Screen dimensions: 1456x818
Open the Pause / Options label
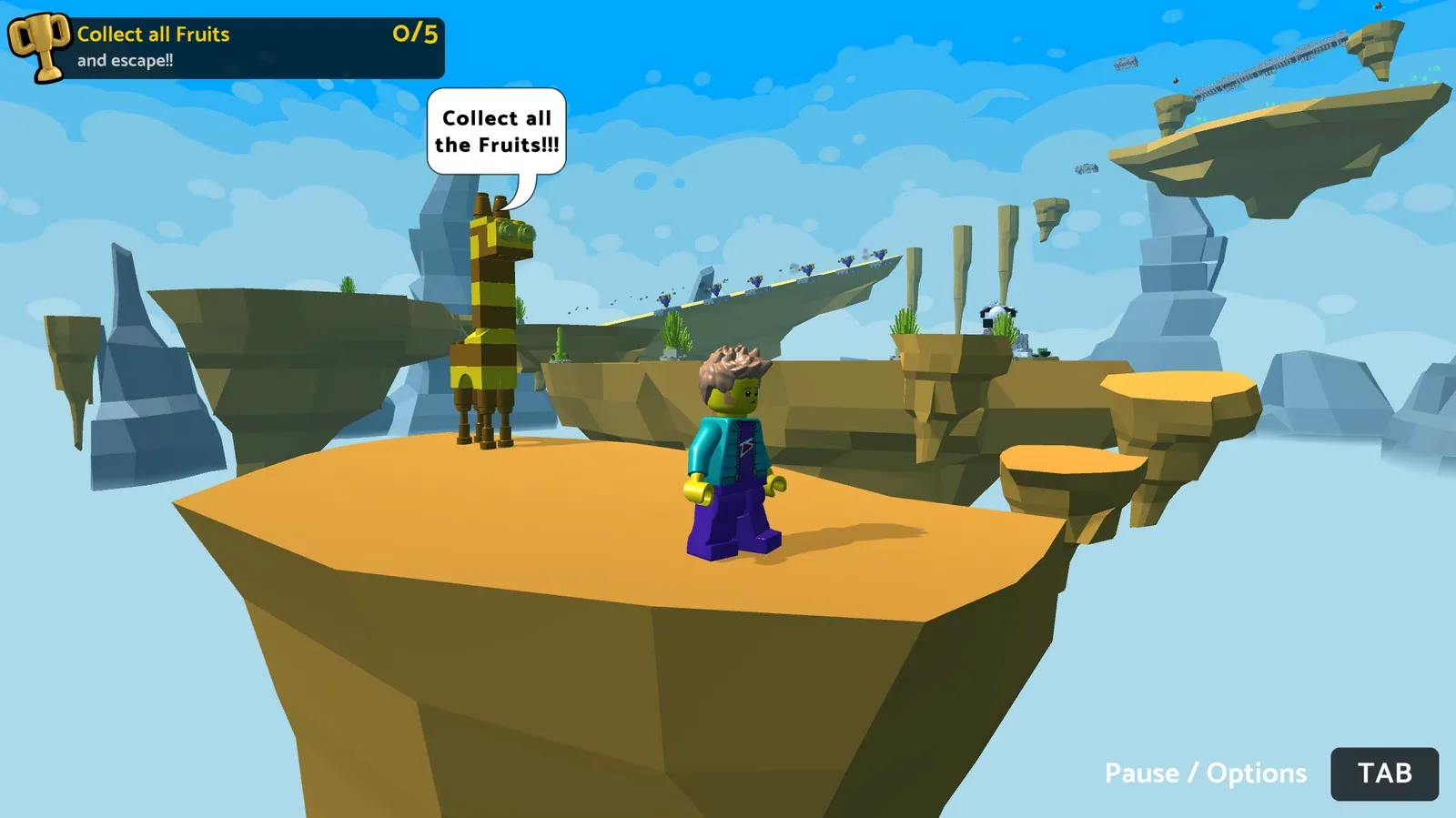click(1205, 773)
